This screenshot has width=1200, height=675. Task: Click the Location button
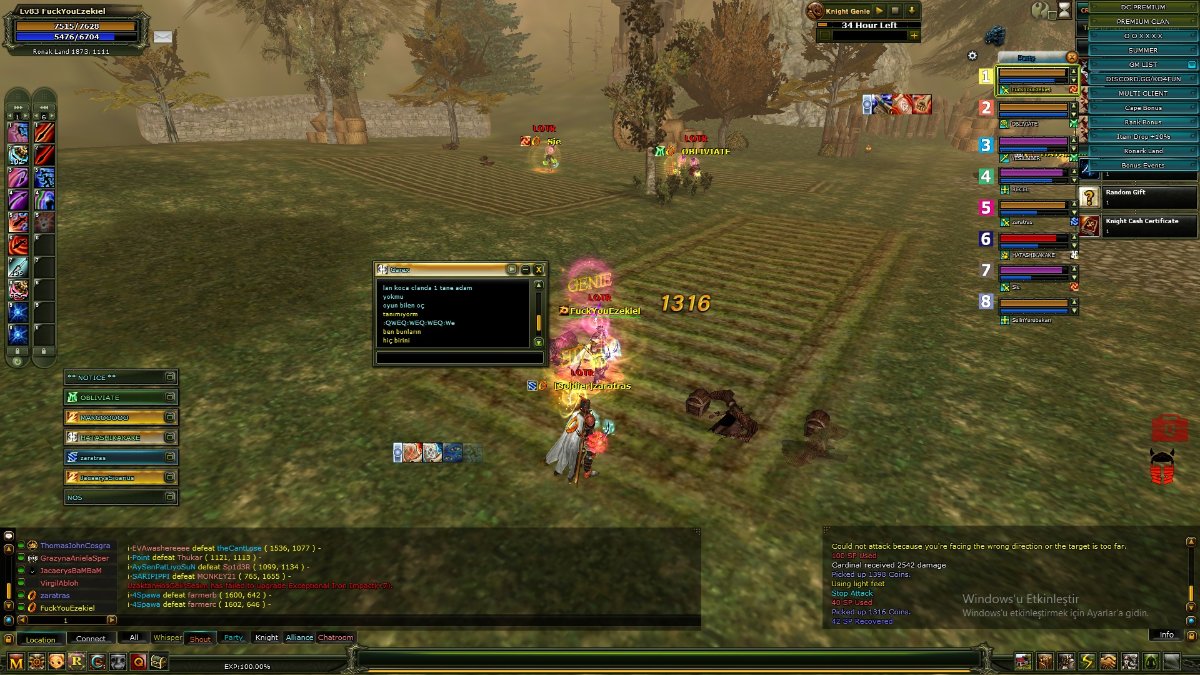41,639
